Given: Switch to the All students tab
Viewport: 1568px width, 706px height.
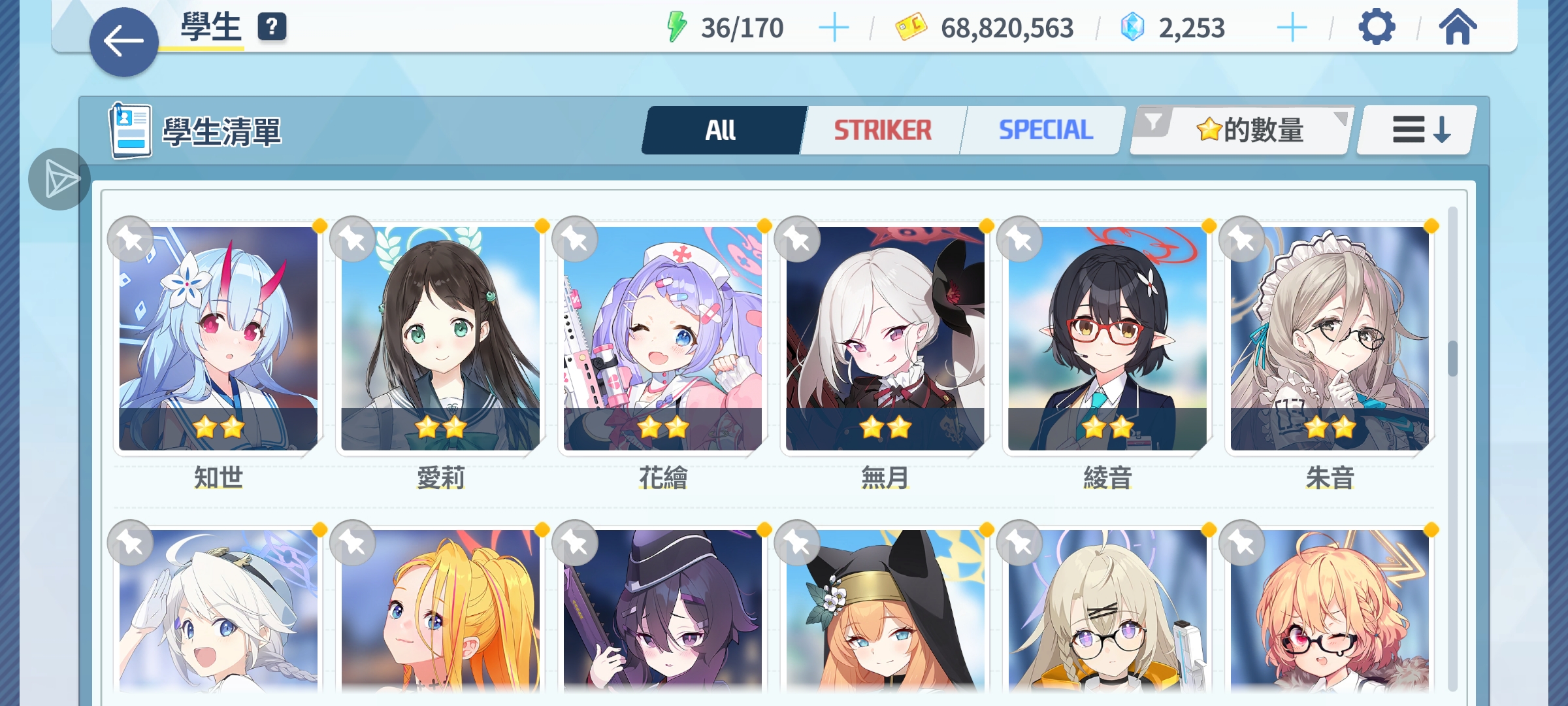Looking at the screenshot, I should [x=721, y=130].
